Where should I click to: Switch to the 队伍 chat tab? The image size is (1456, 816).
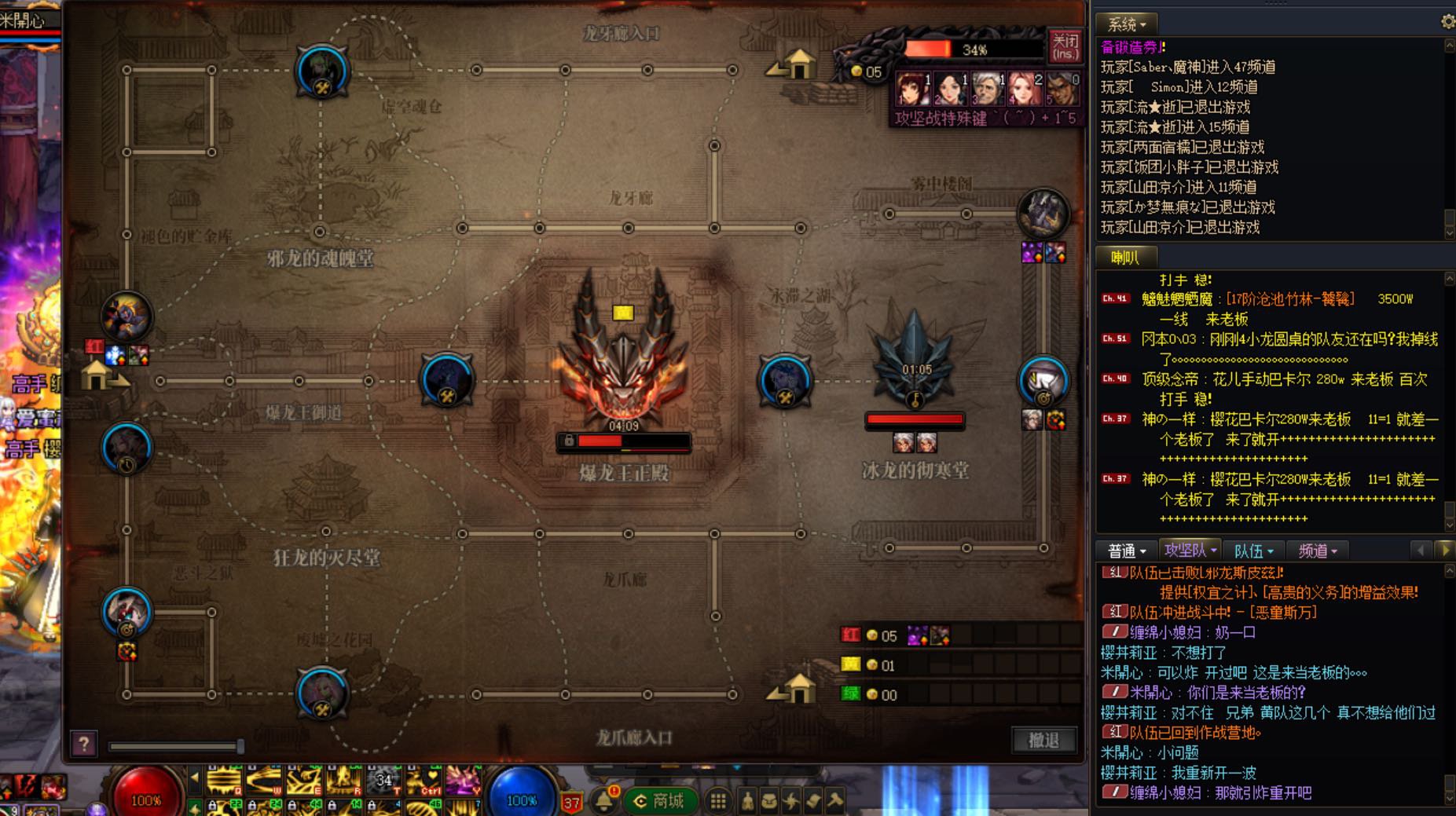1252,551
